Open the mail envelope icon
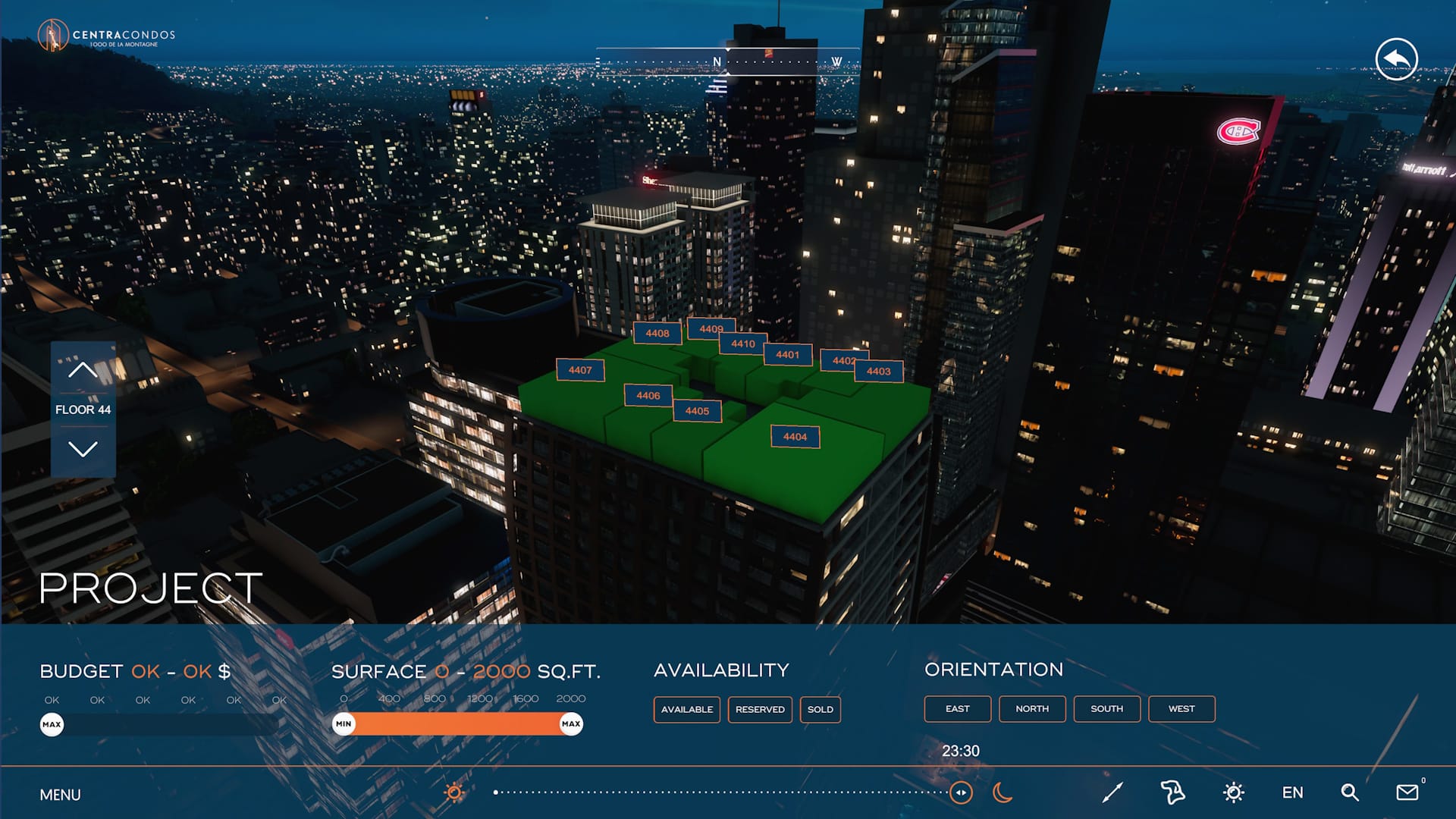 1407,792
